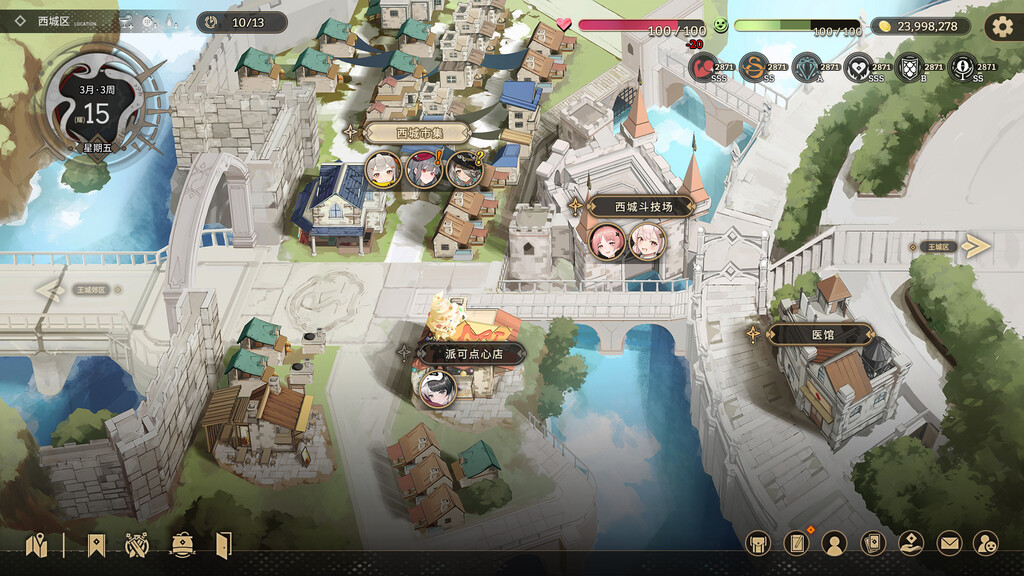Open the notebook journal with notification
1024x576 pixels.
coord(796,543)
